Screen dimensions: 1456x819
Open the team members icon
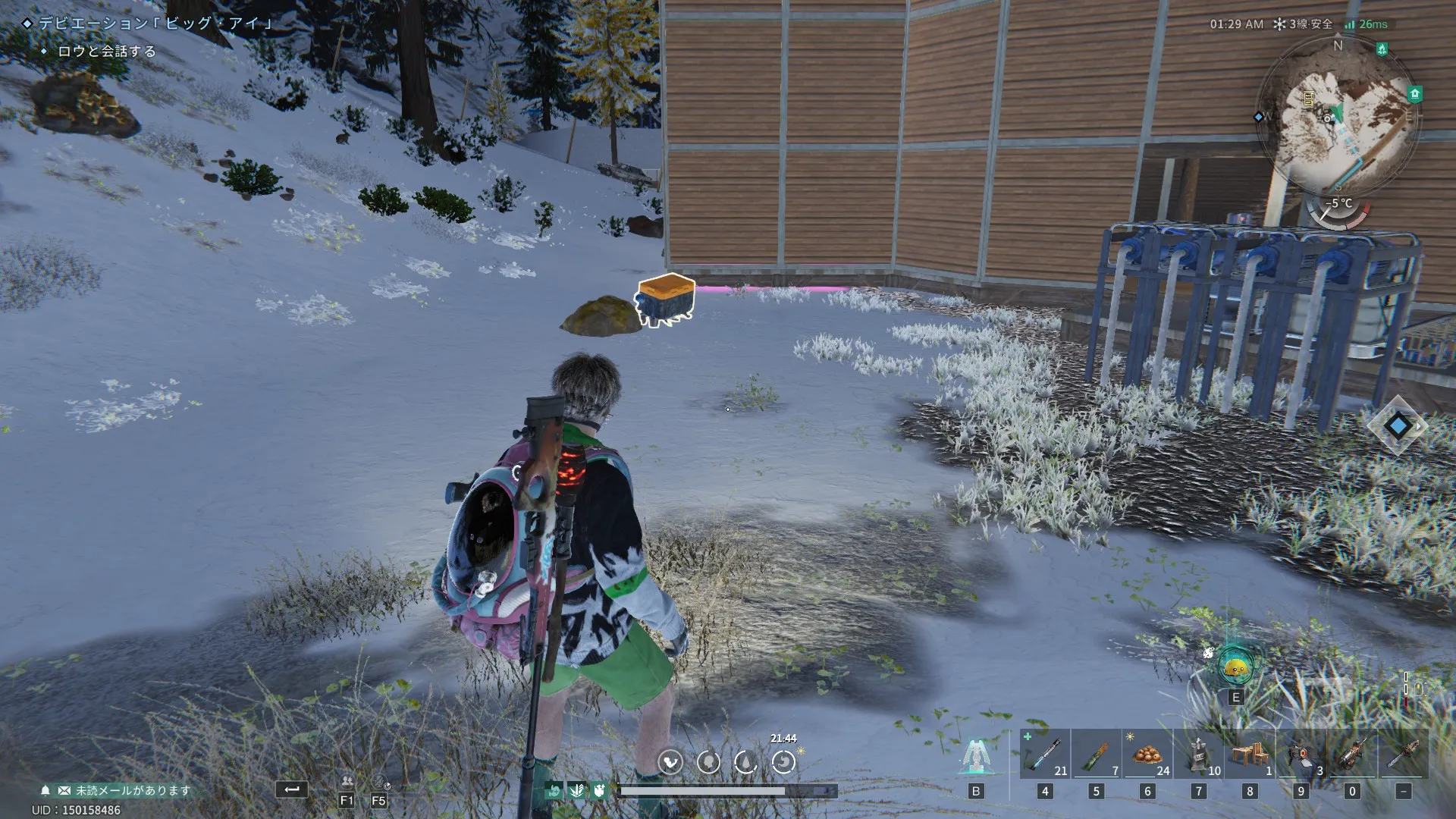coord(347,781)
